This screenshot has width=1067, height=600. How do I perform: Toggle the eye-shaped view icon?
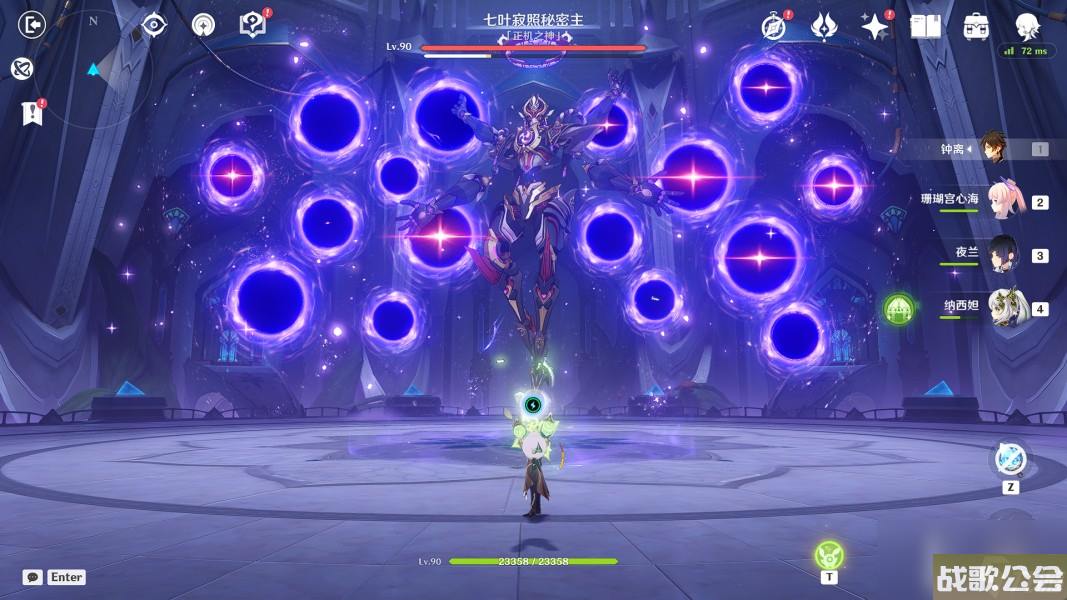[154, 25]
